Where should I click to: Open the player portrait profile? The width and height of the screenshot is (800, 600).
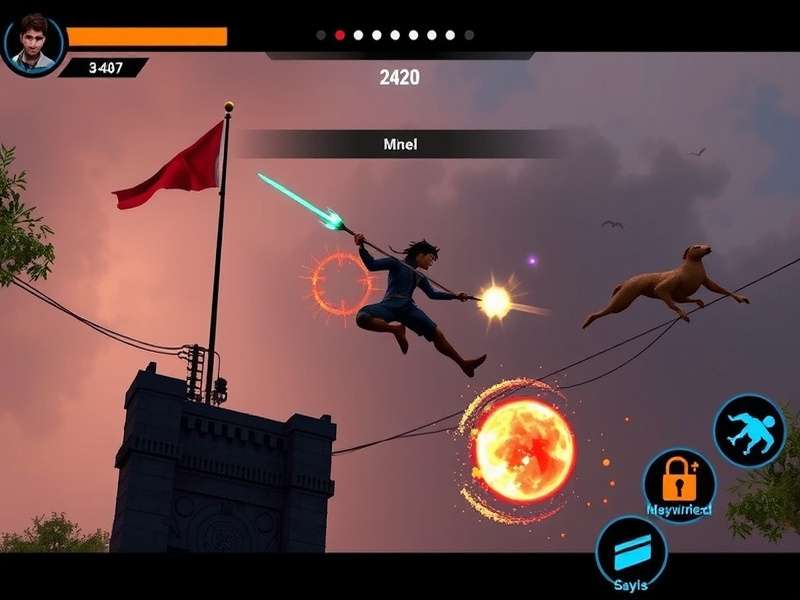(x=33, y=43)
